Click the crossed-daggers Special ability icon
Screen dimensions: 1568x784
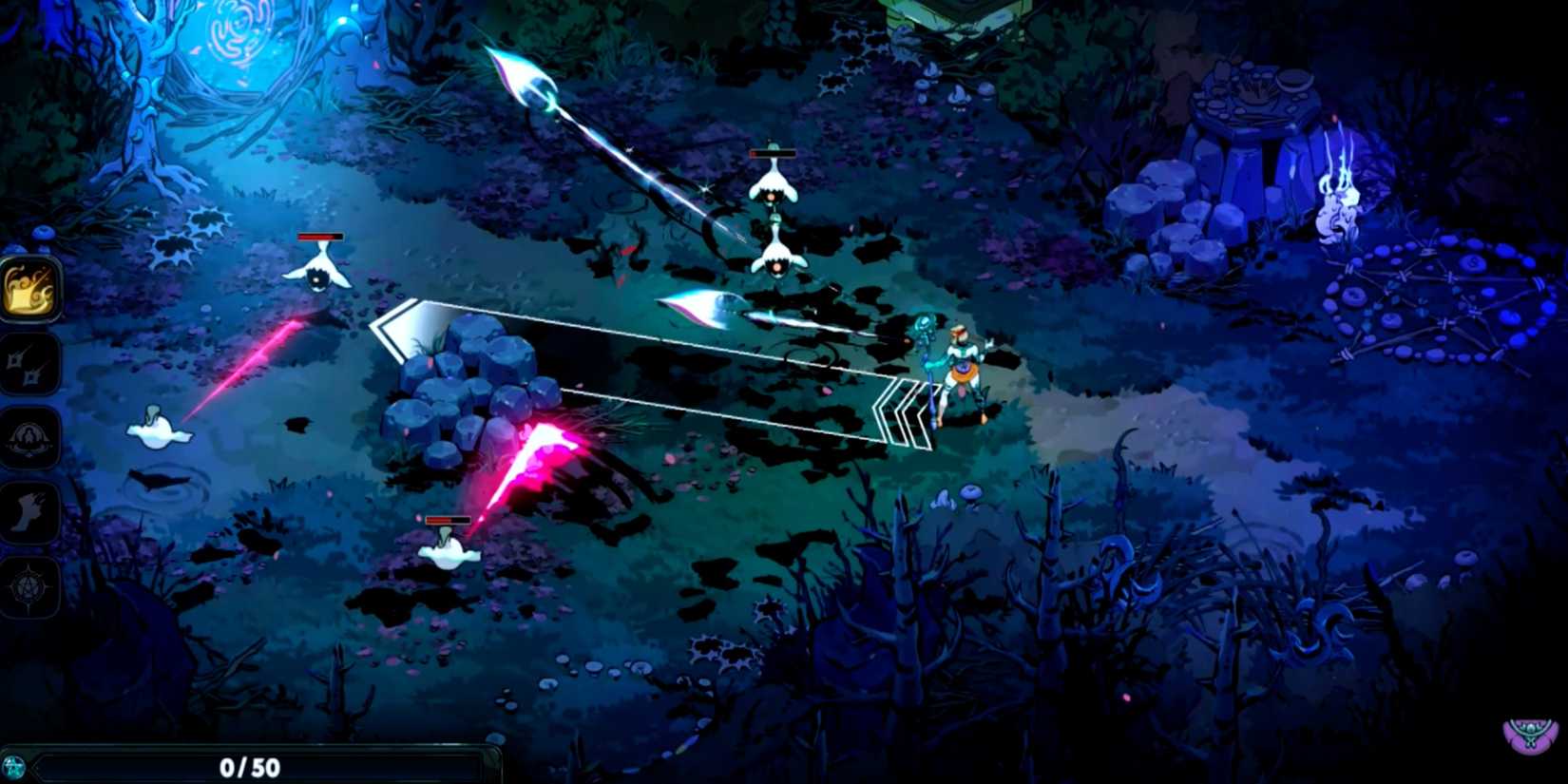(x=29, y=366)
